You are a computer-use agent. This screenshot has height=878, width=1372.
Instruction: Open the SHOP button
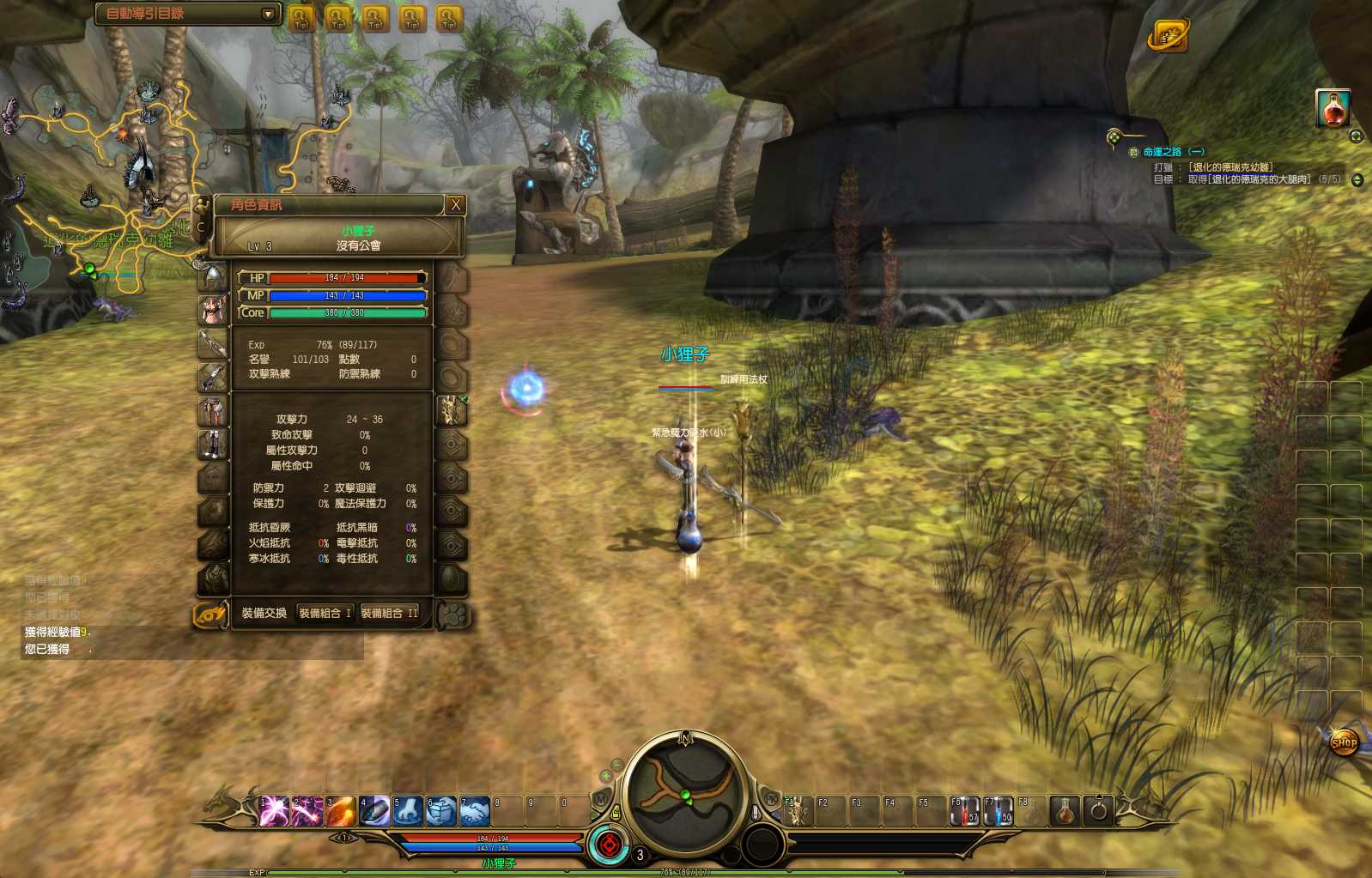tap(1344, 742)
